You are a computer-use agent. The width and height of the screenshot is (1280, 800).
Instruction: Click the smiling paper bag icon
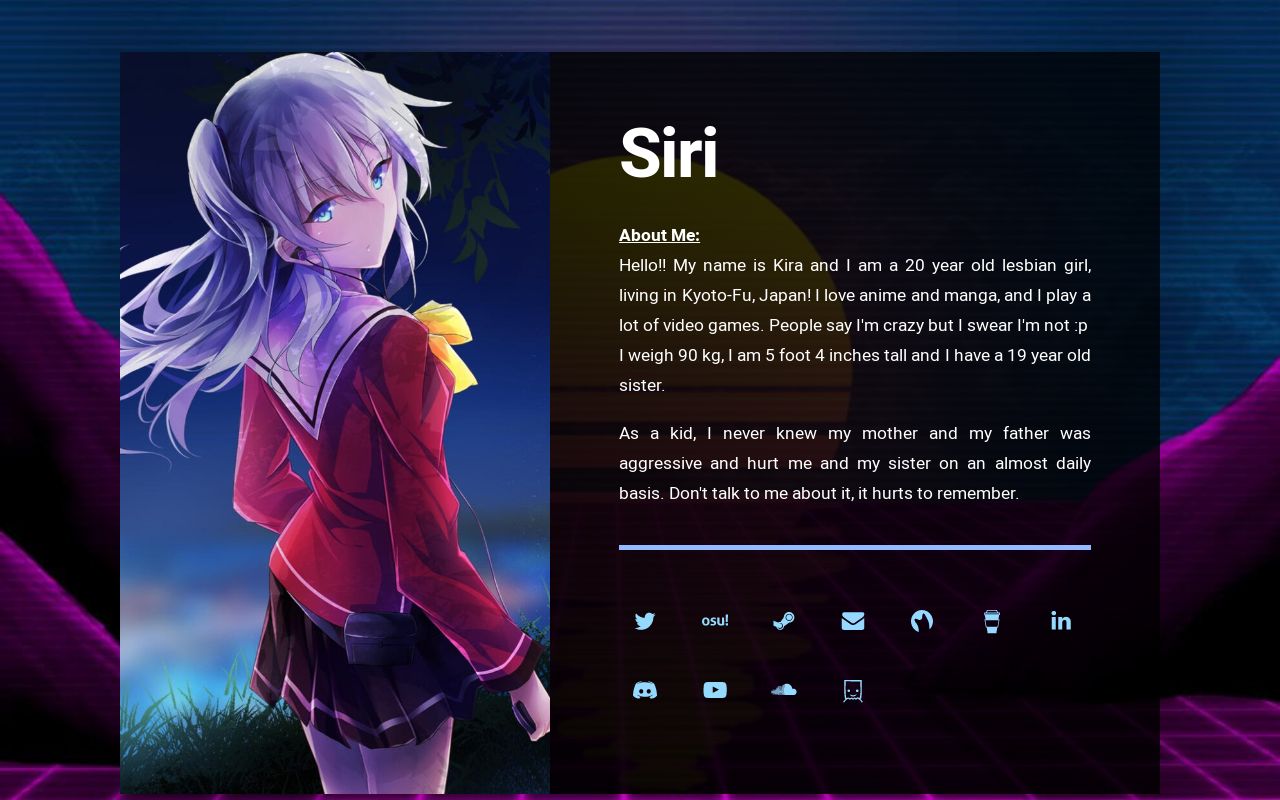852,690
